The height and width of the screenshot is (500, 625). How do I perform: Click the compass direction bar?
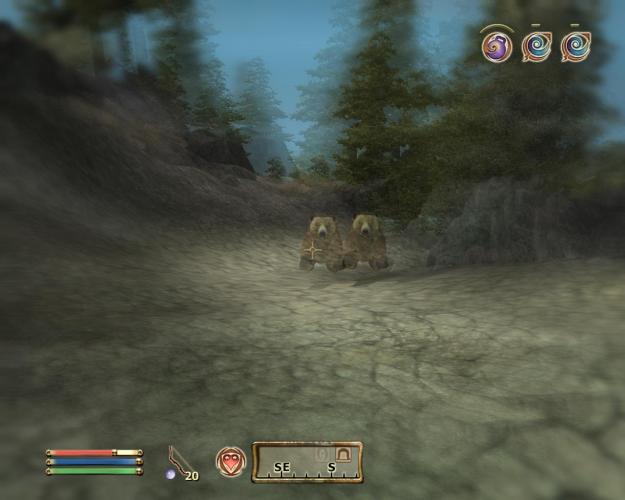click(306, 462)
